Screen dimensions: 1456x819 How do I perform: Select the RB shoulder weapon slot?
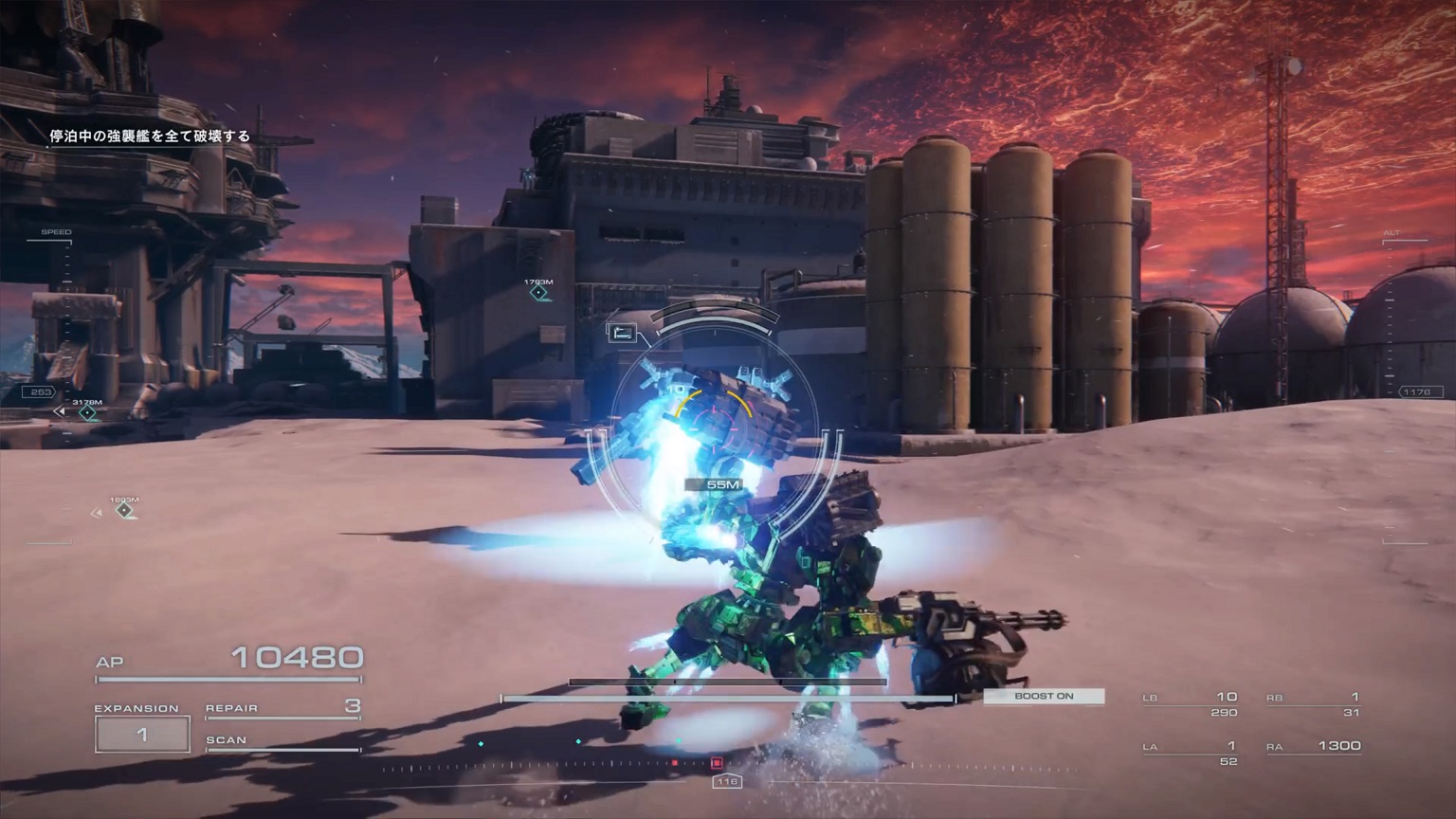tap(1313, 703)
